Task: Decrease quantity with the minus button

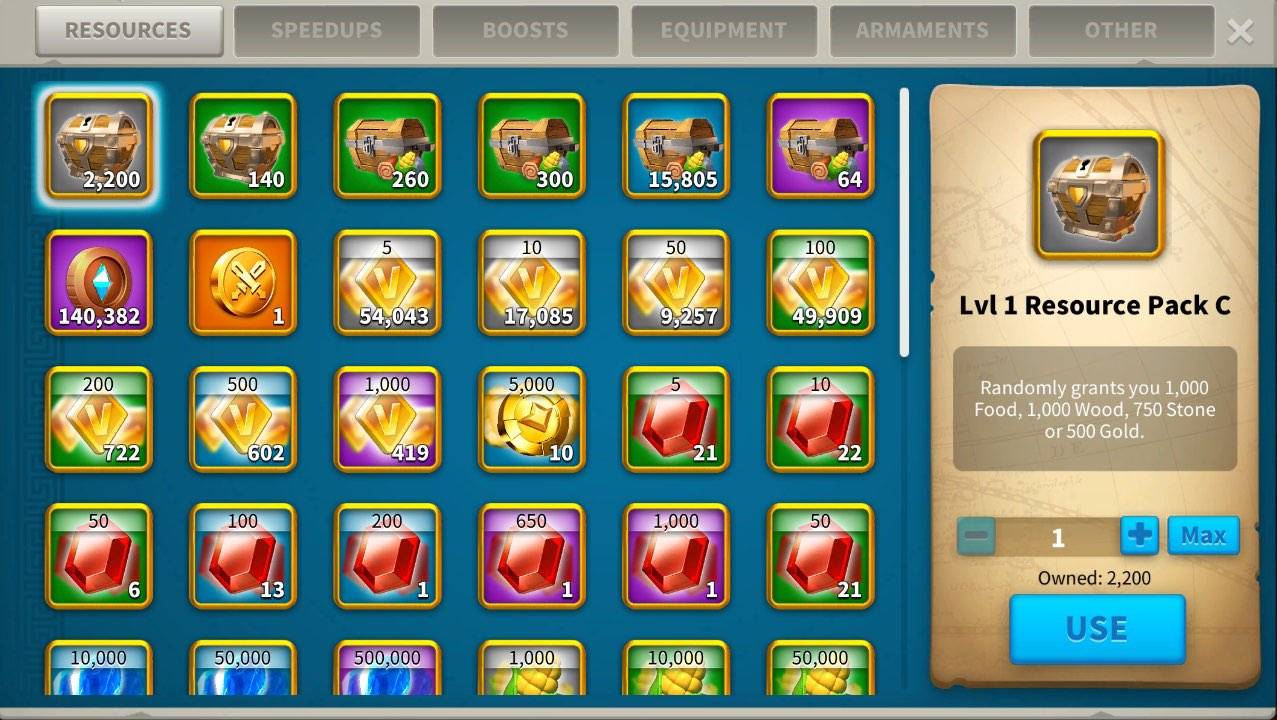Action: (976, 537)
